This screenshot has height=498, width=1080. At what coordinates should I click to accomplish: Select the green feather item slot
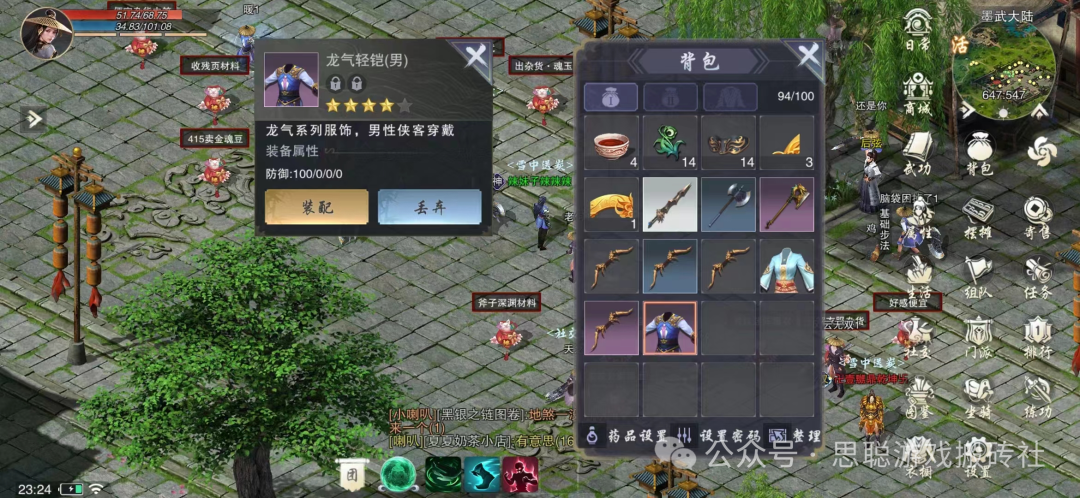coord(669,143)
